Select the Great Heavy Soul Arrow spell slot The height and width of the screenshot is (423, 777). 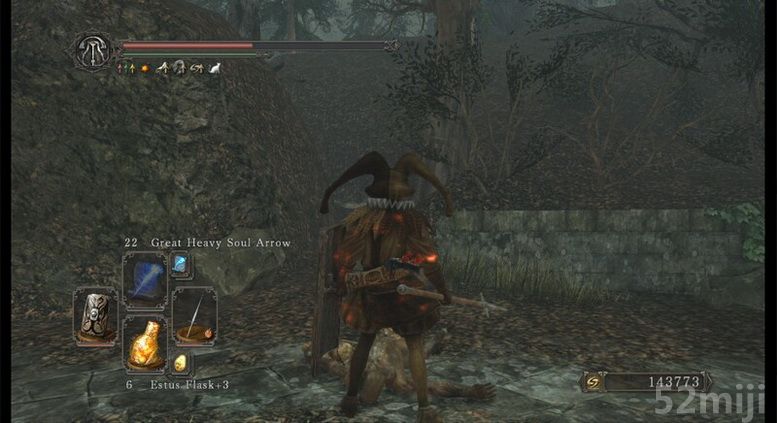tap(143, 279)
